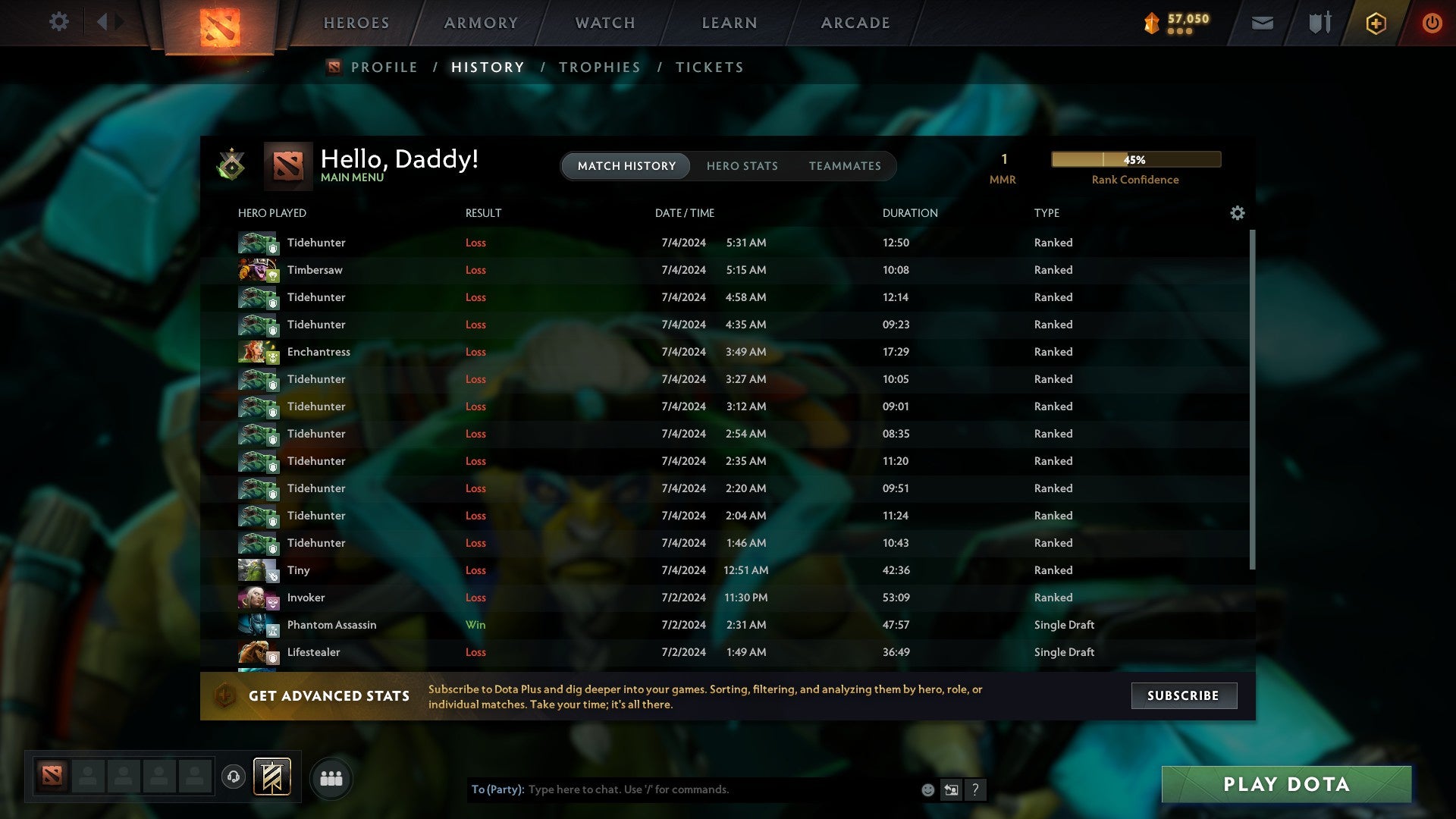Open the emoticon picker in chat bar
The height and width of the screenshot is (819, 1456).
(928, 789)
